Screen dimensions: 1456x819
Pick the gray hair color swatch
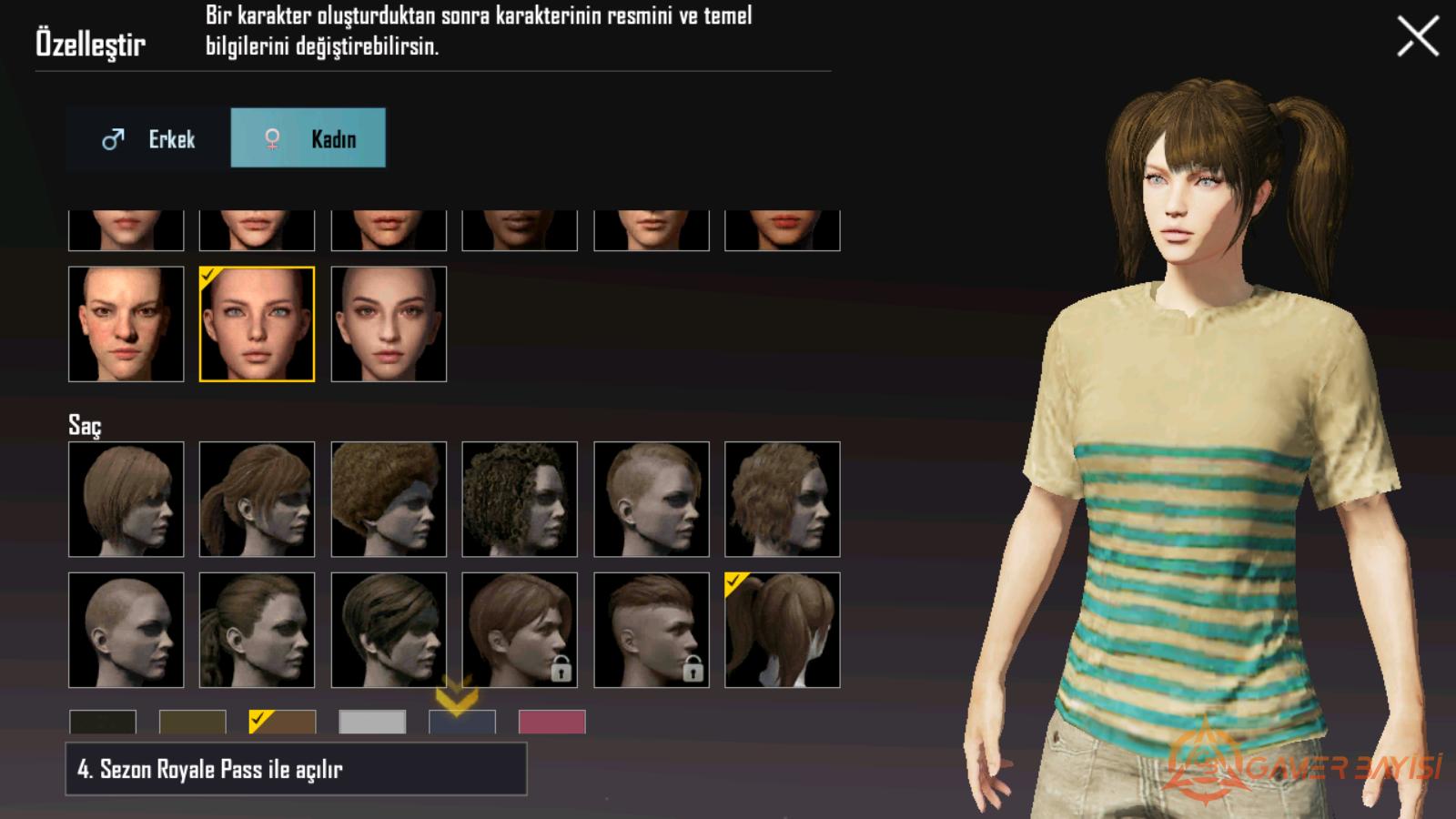[372, 722]
